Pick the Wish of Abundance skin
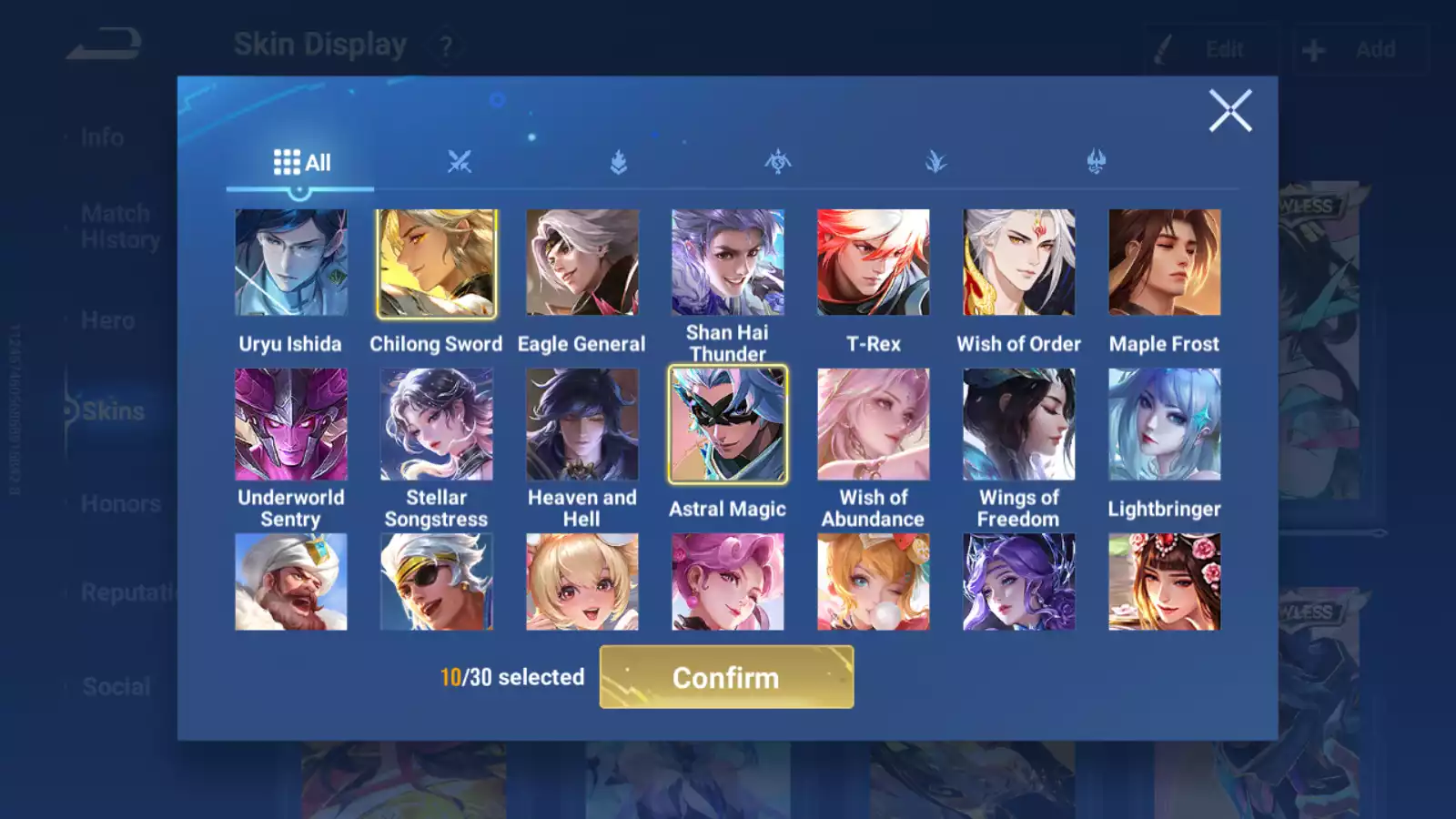Viewport: 1456px width, 819px height. click(874, 424)
